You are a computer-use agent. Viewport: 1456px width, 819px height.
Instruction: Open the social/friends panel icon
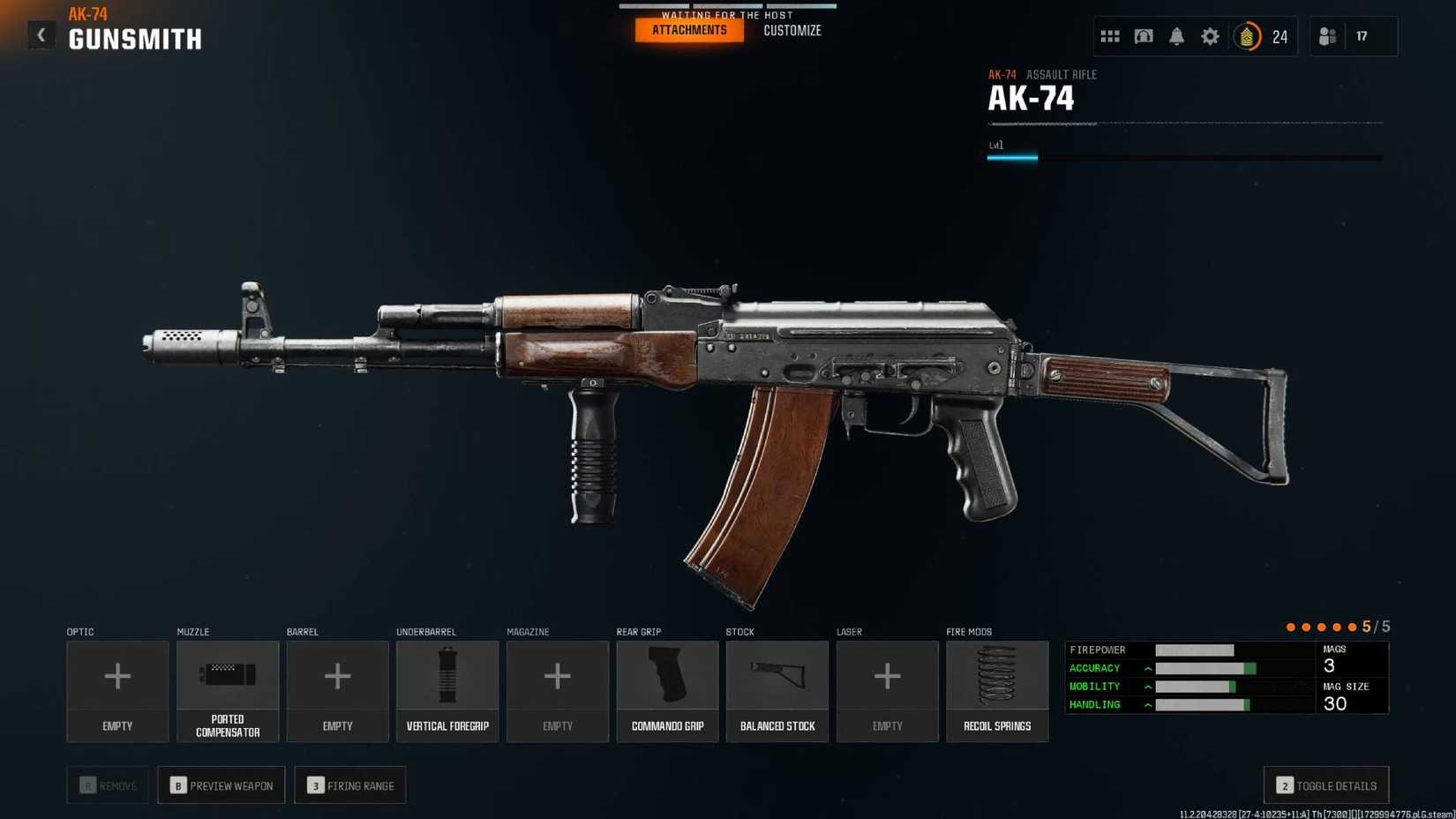pos(1327,36)
